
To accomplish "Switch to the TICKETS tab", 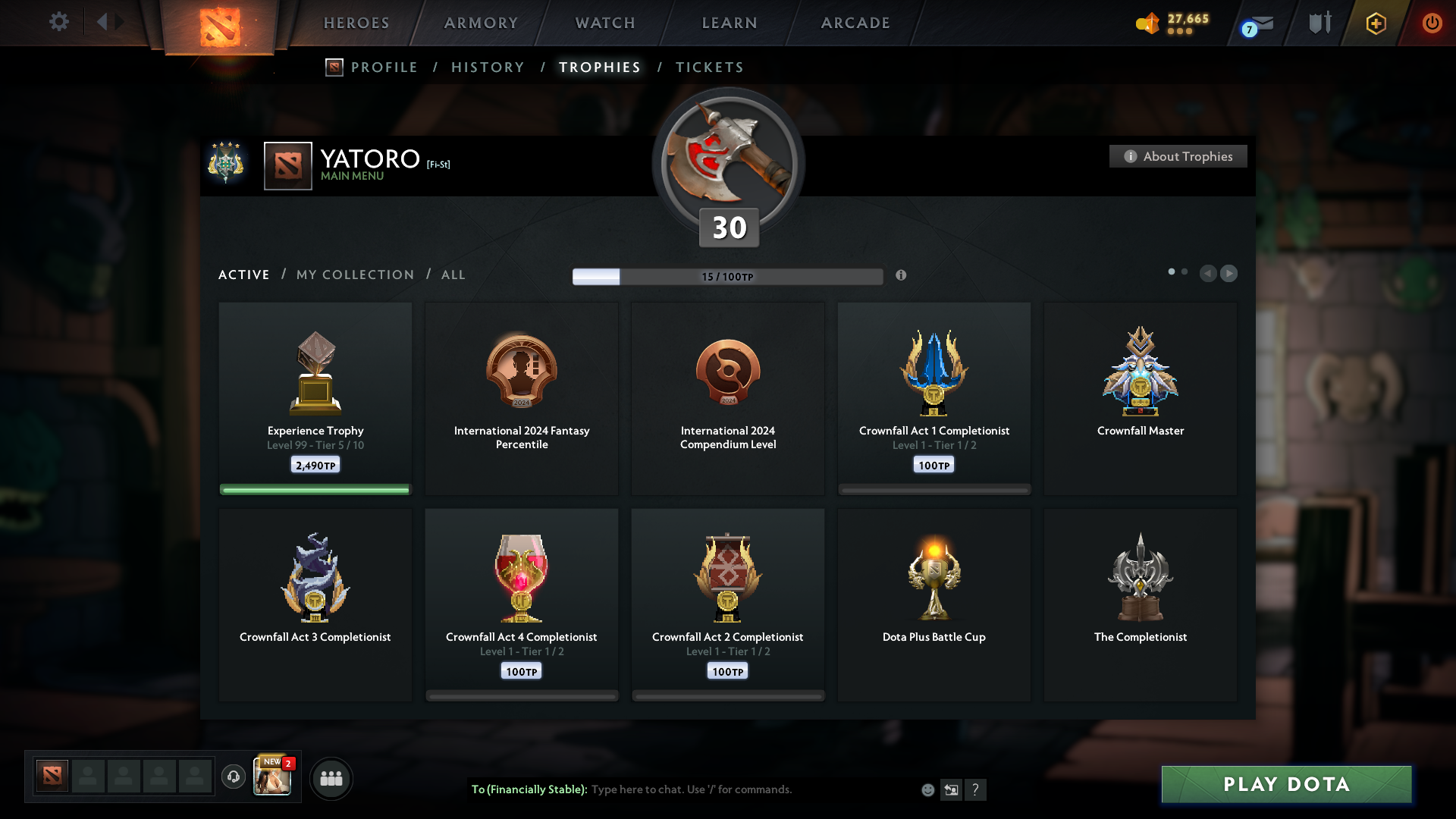I will tap(709, 67).
